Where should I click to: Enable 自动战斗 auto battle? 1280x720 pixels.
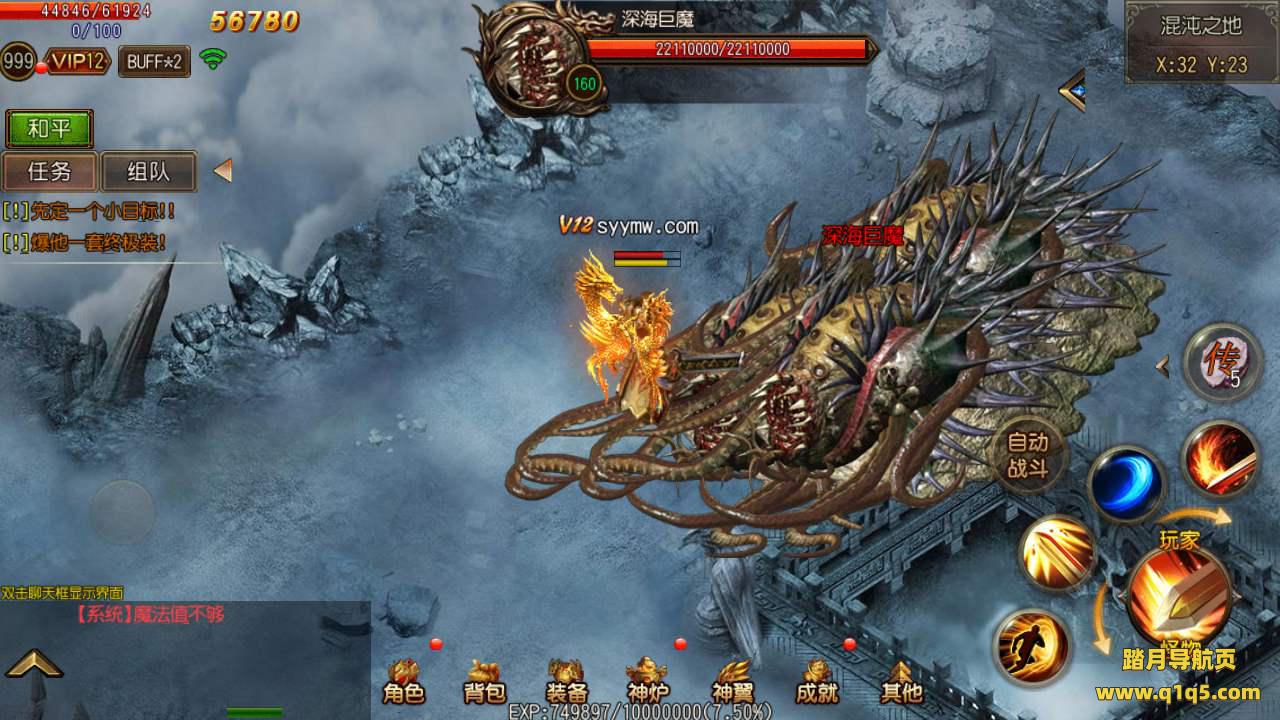pyautogui.click(x=1027, y=455)
